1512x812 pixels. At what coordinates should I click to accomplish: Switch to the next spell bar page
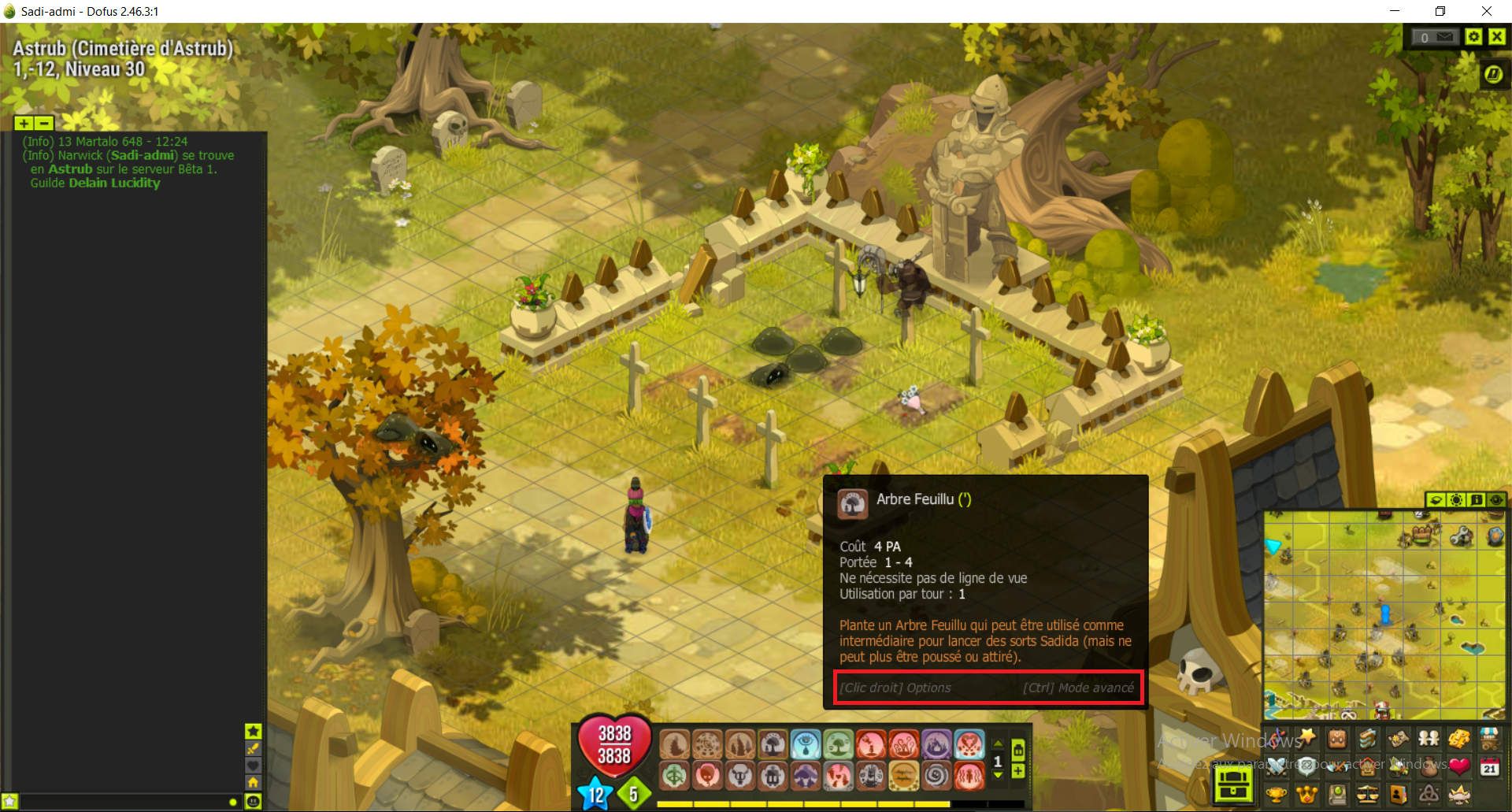click(998, 777)
